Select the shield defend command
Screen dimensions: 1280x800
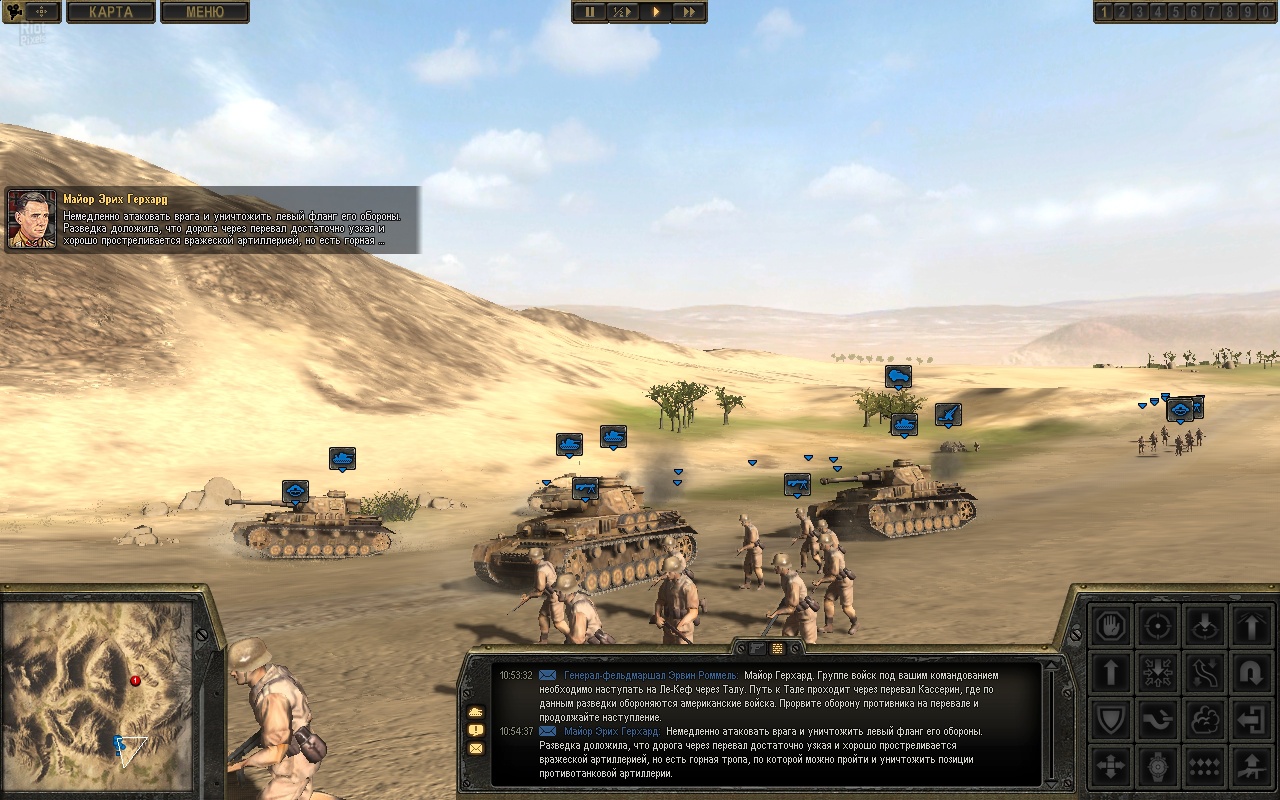(1111, 719)
